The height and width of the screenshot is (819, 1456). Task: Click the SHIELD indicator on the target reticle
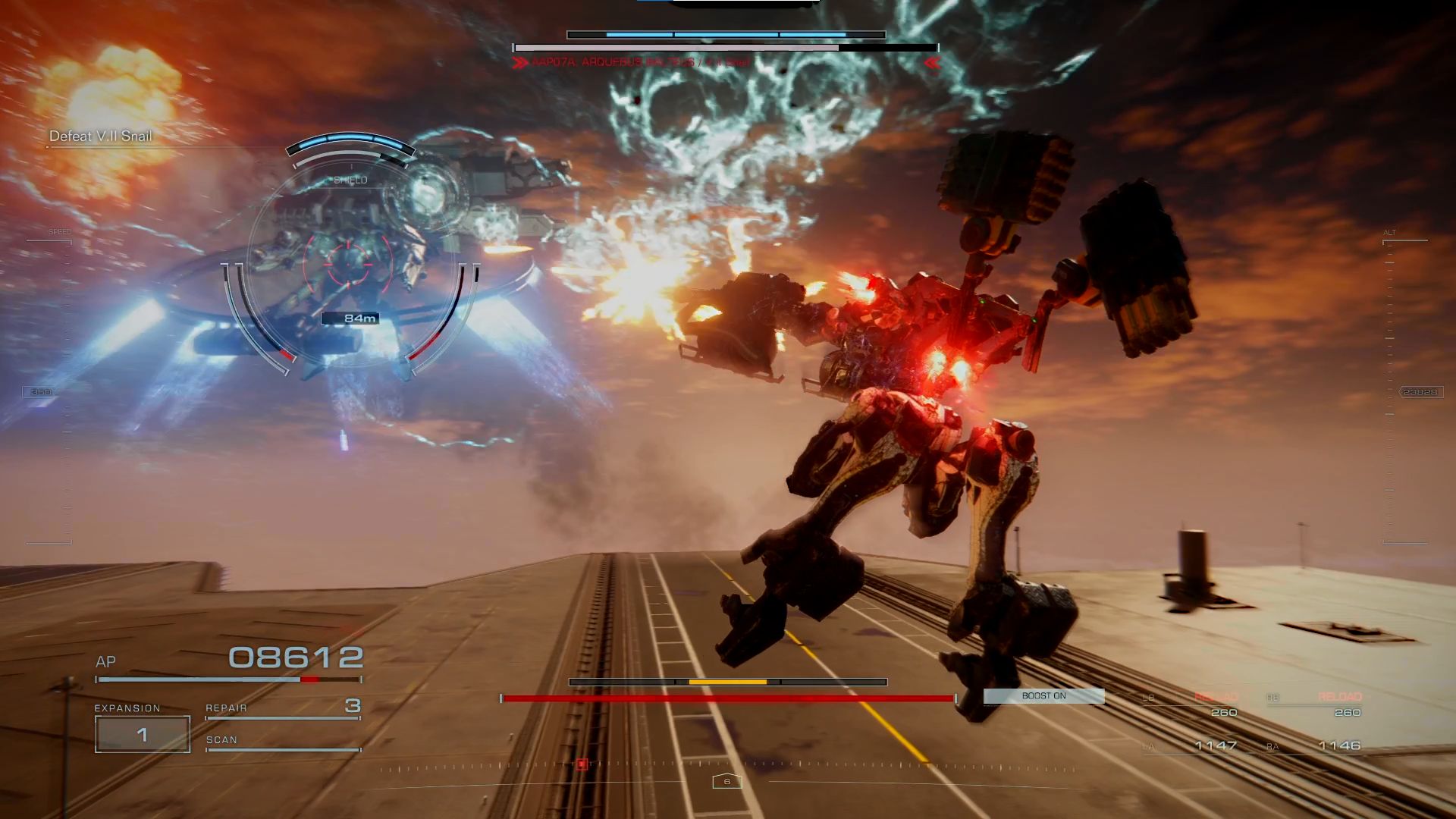pos(350,180)
